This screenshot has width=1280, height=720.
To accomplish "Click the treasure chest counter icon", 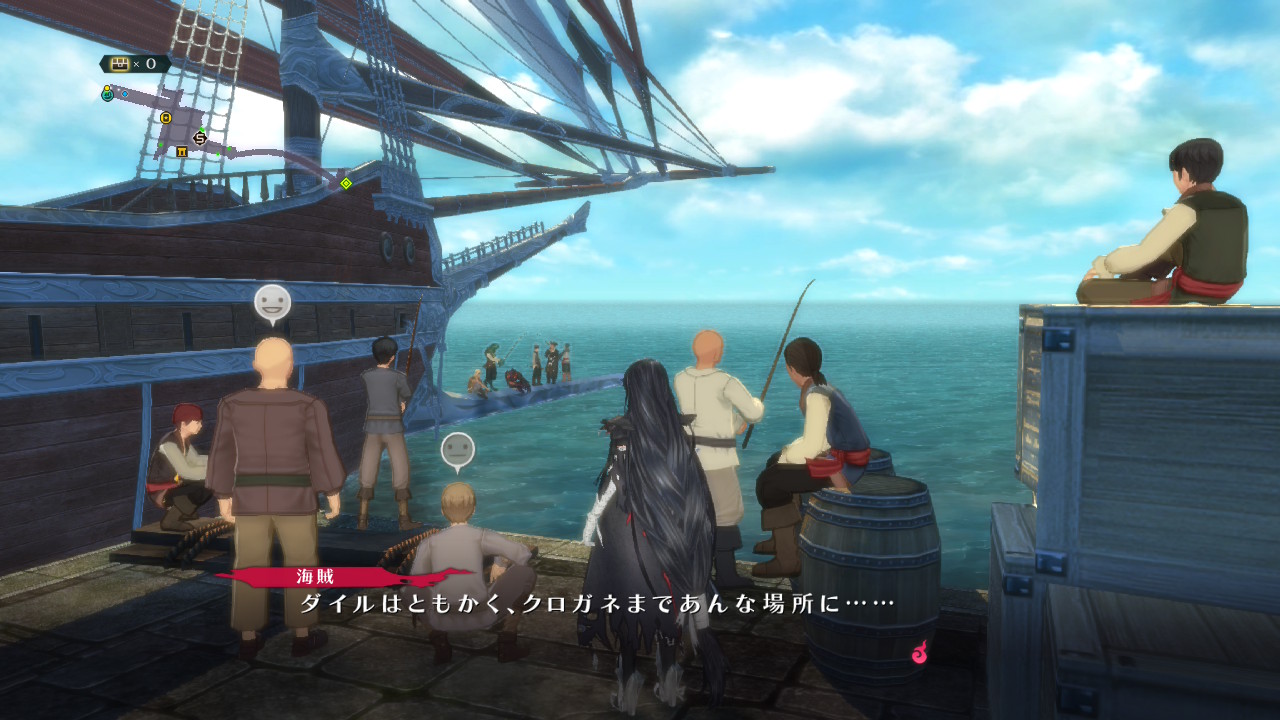I will [120, 63].
